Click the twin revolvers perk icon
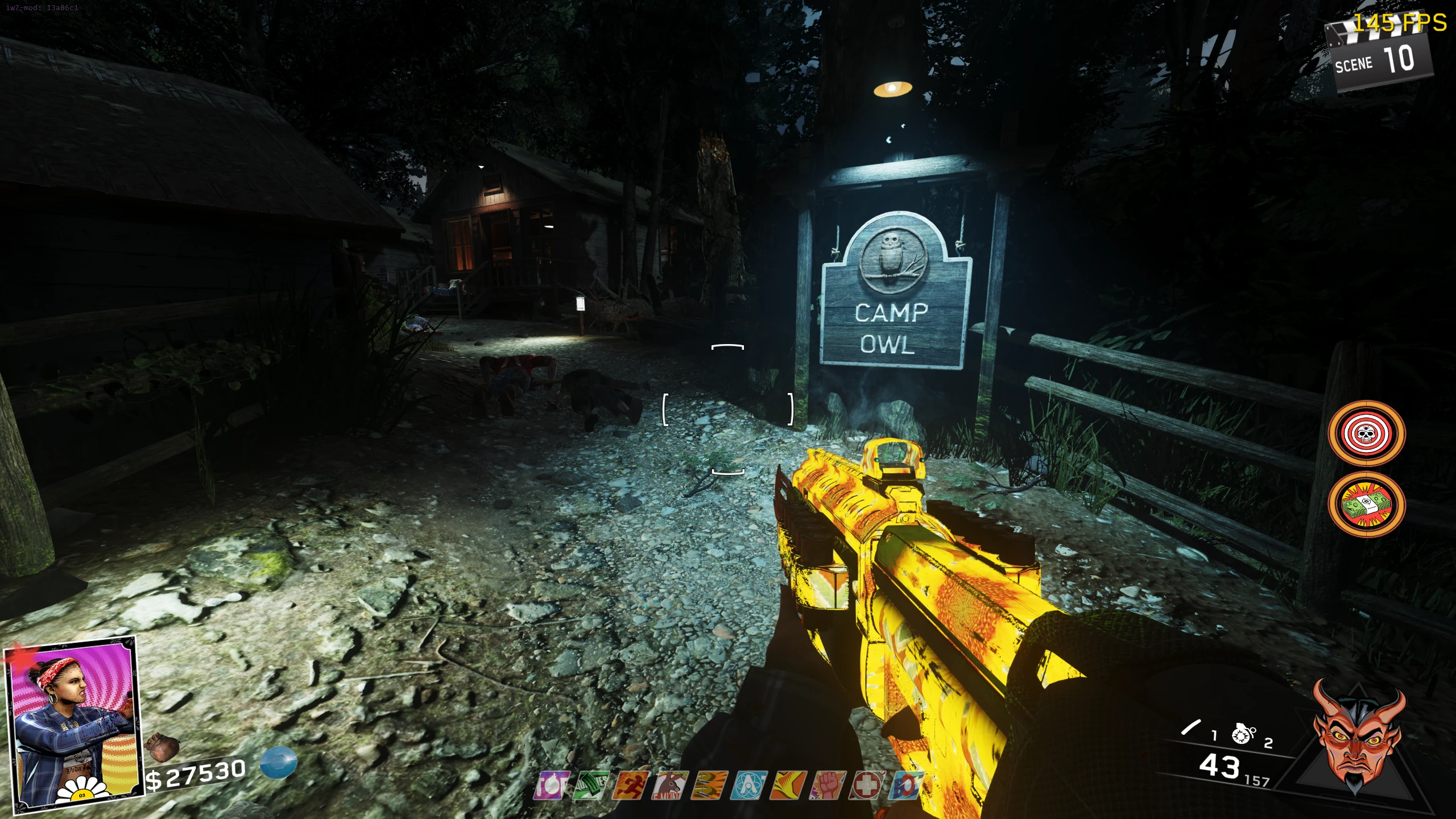This screenshot has width=1456, height=819. click(709, 785)
